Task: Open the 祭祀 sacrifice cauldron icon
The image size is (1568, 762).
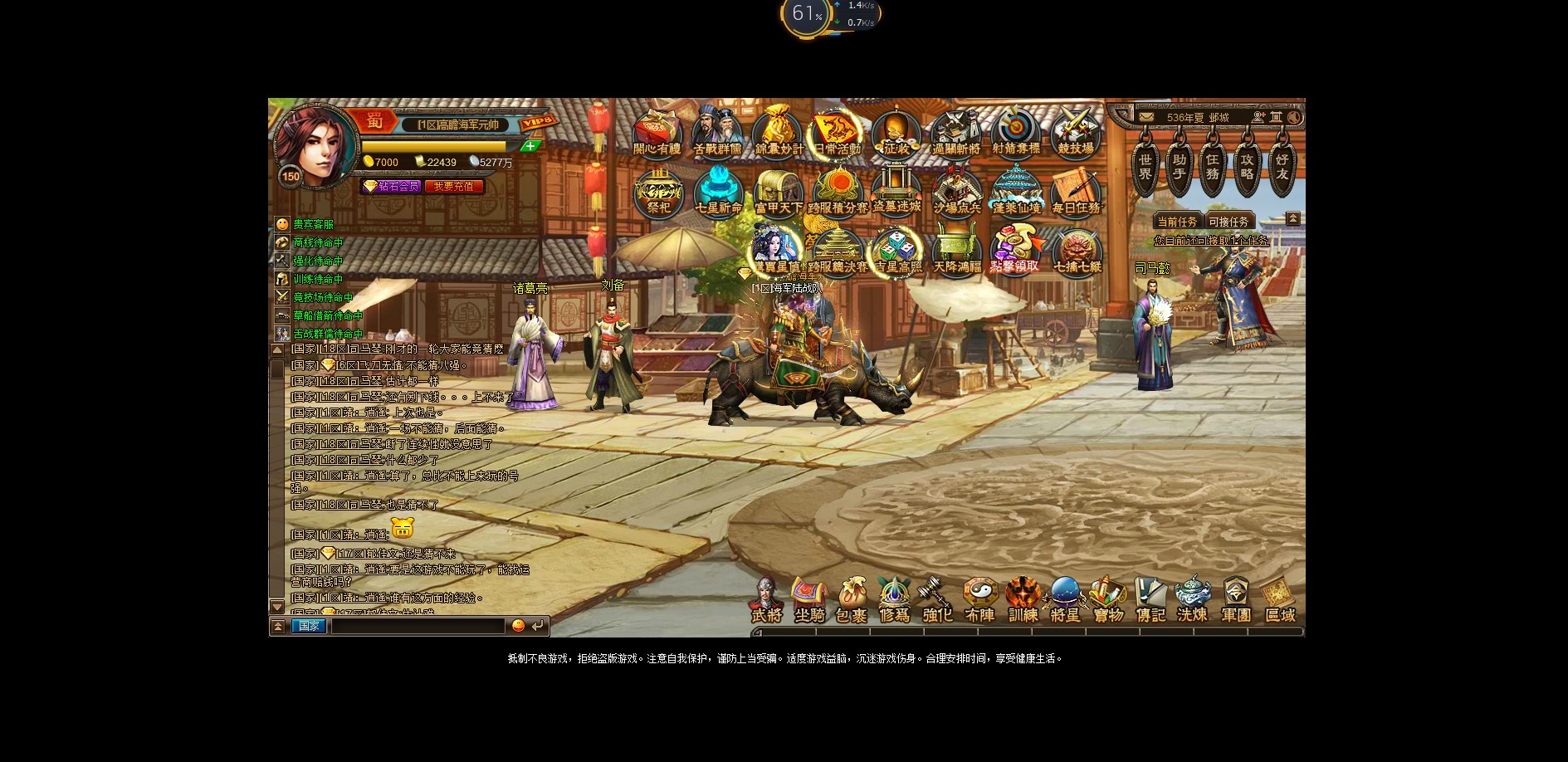Action: point(658,193)
